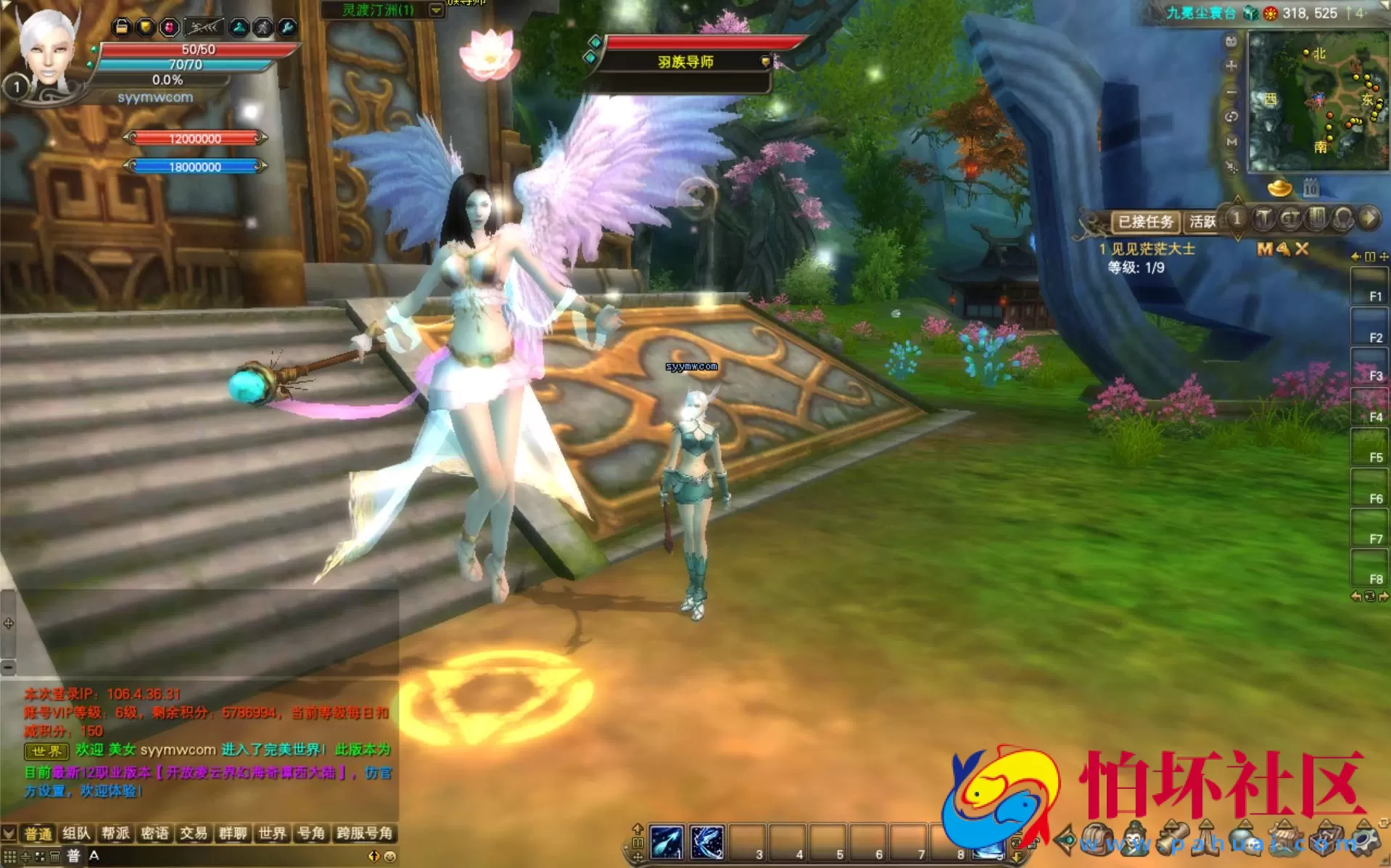The width and height of the screenshot is (1391, 868).
Task: Switch to the 交易 trade chat tab
Action: click(x=194, y=833)
